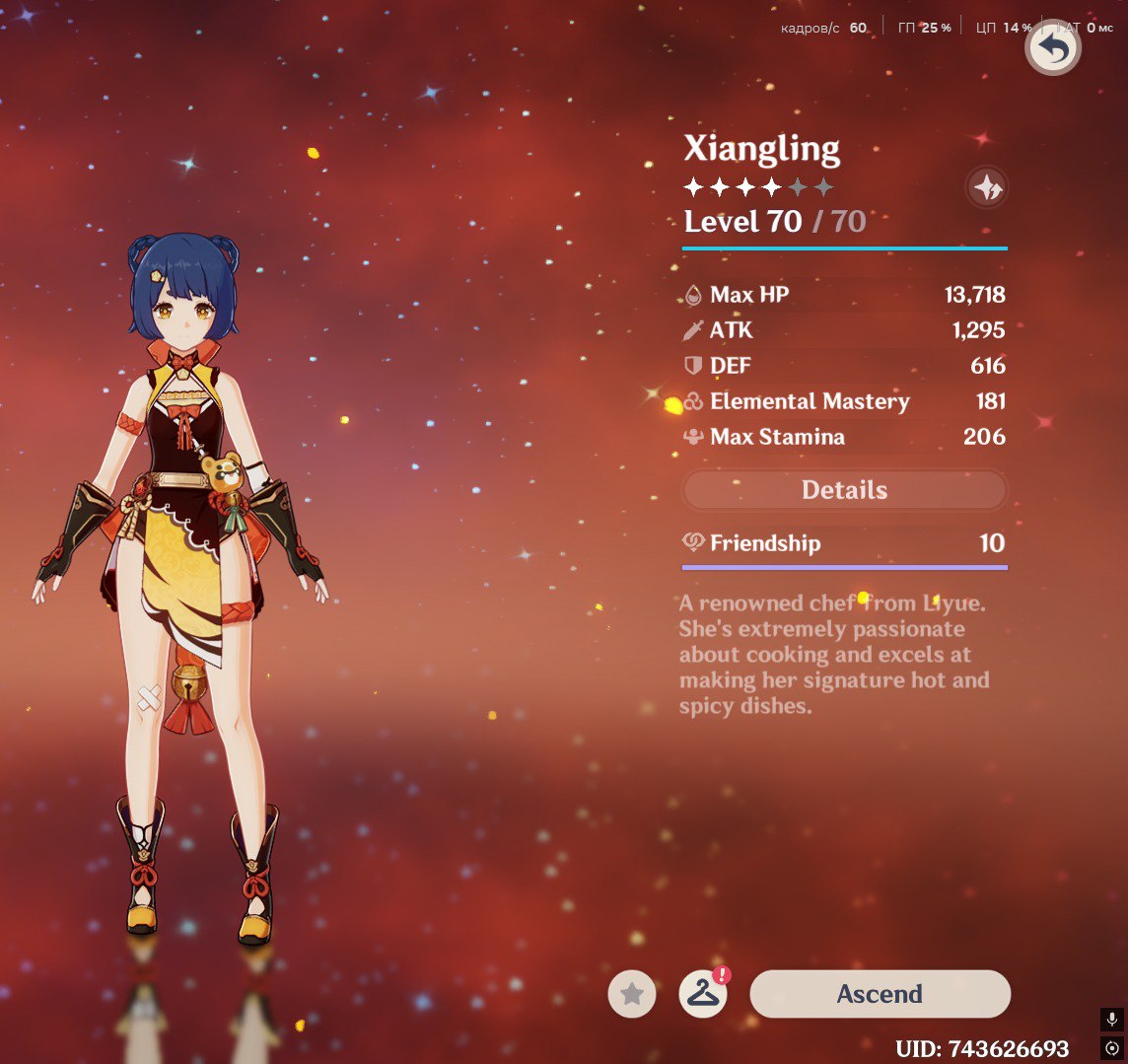Toggle the overlay microphone icon
1128x1064 pixels.
tap(1112, 1020)
